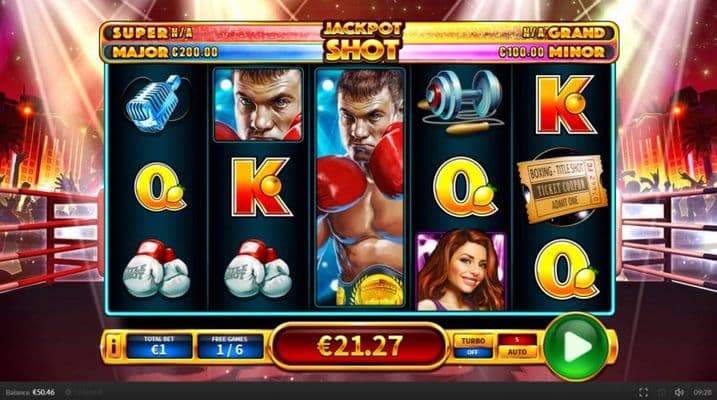Enter fullscreen mode from the bottom bar
This screenshot has width=717, height=400.
(x=643, y=392)
